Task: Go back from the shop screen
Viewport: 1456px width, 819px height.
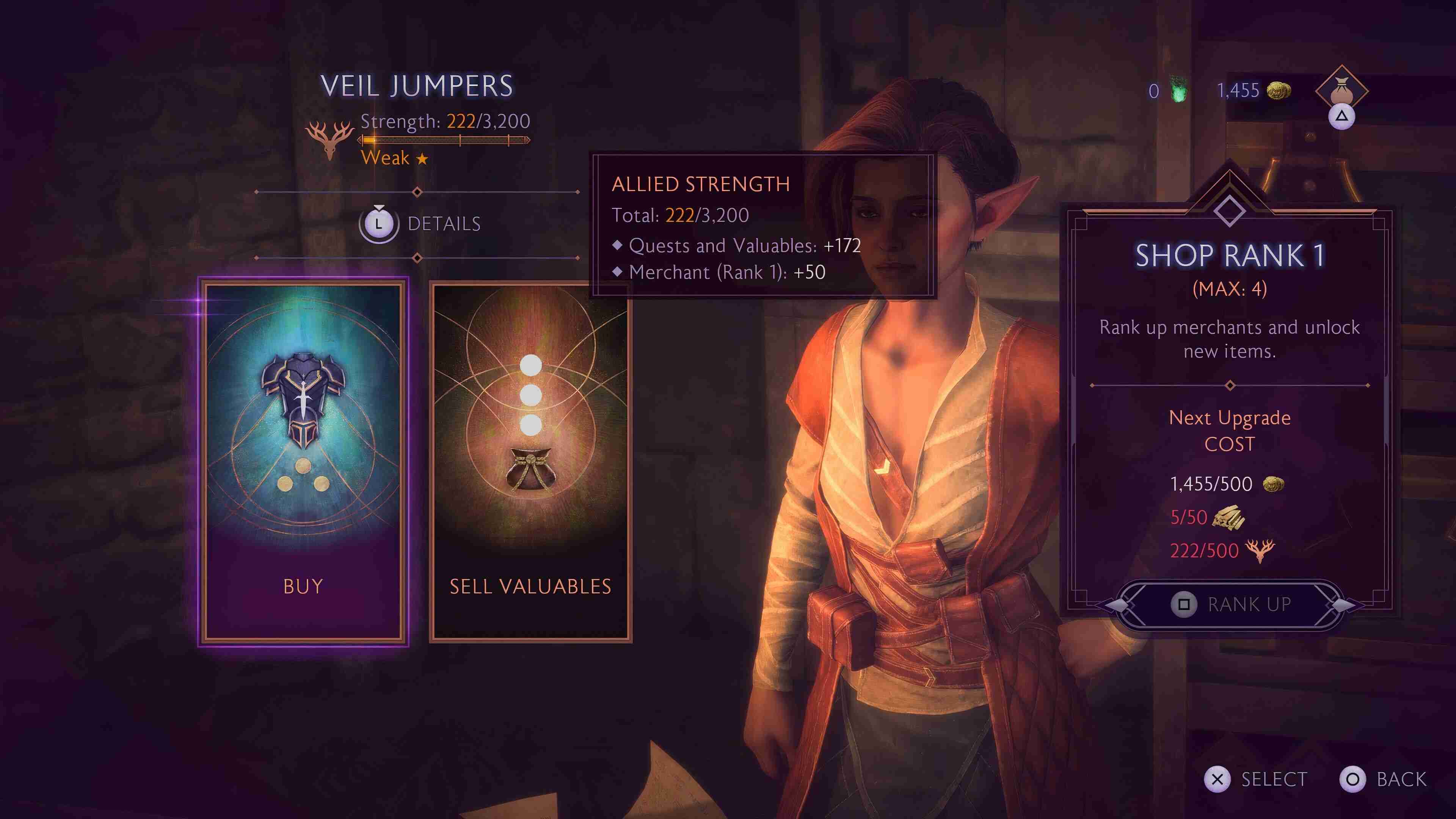Action: (x=1383, y=780)
